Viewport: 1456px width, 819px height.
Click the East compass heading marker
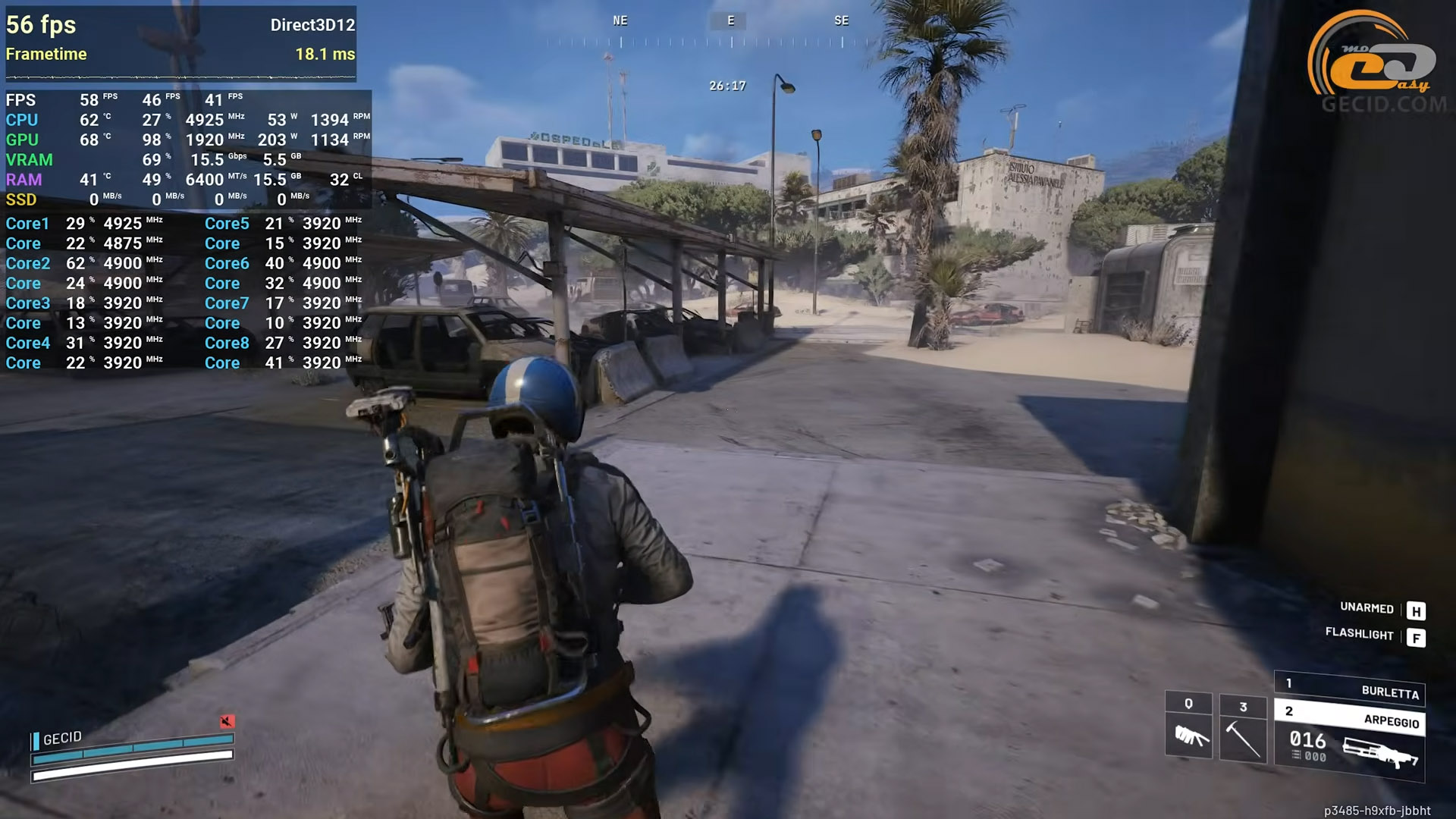pos(730,21)
